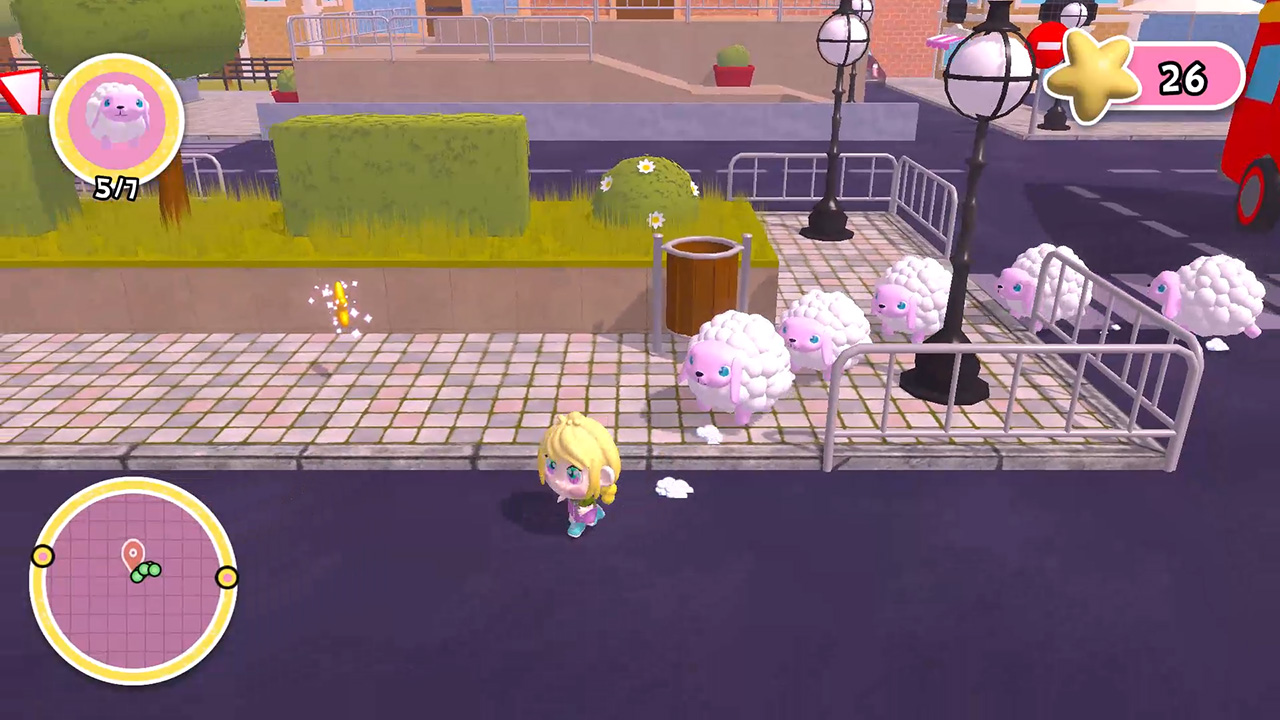Click the wooden trash can on the sidewalk
1280x720 pixels.
point(700,280)
